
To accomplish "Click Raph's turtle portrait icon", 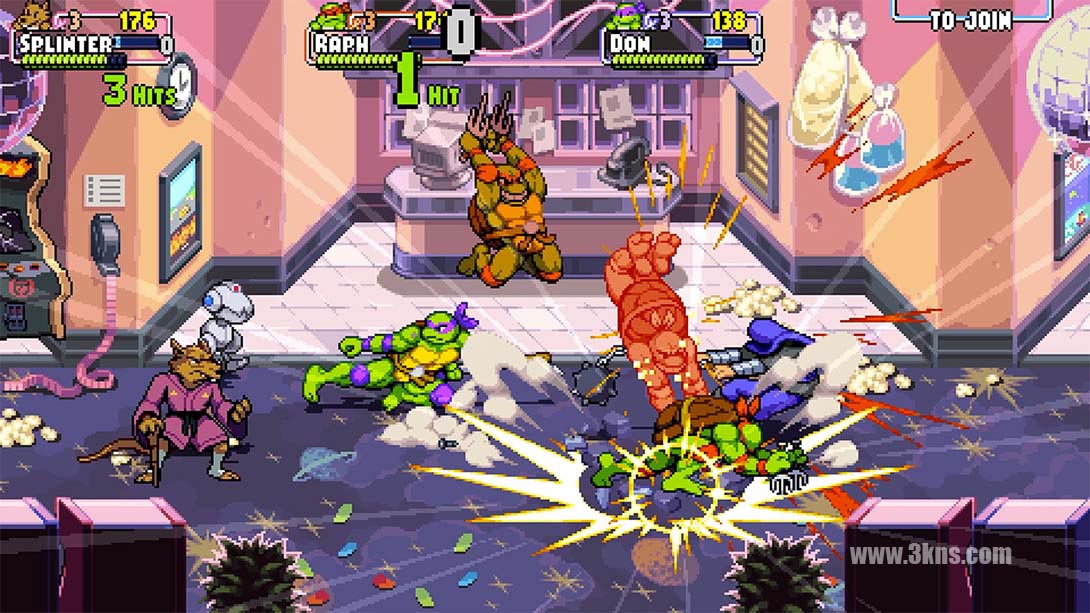I will point(329,17).
